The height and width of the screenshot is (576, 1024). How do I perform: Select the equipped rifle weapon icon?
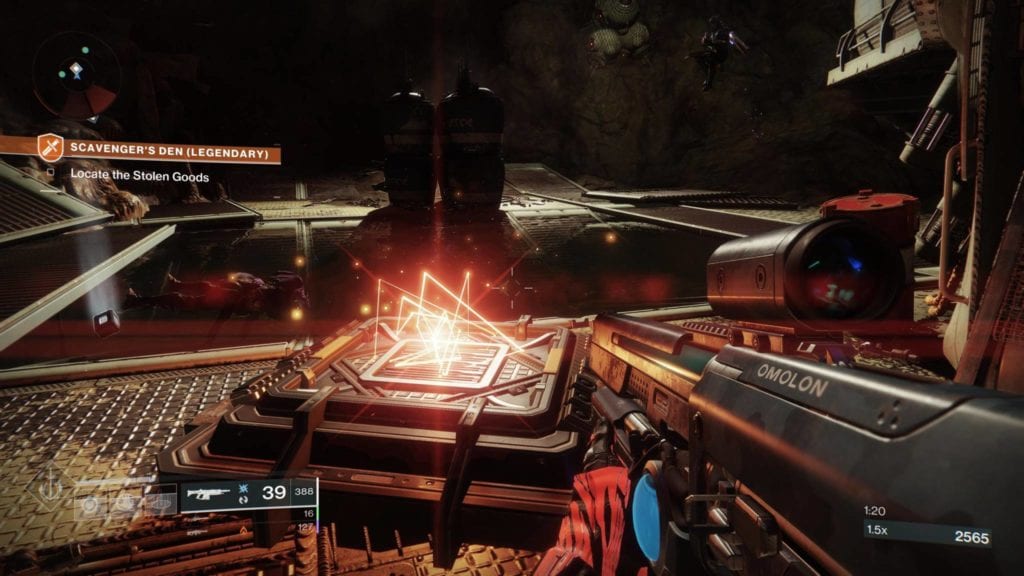point(210,493)
